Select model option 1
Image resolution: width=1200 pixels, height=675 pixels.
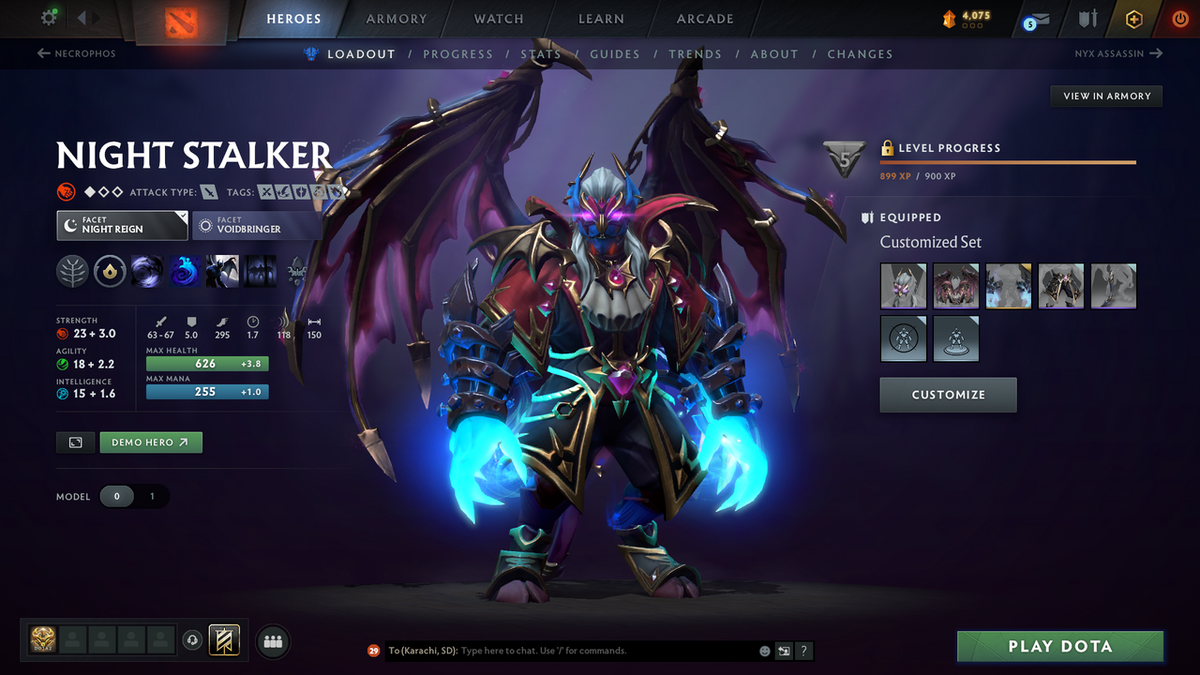click(152, 496)
